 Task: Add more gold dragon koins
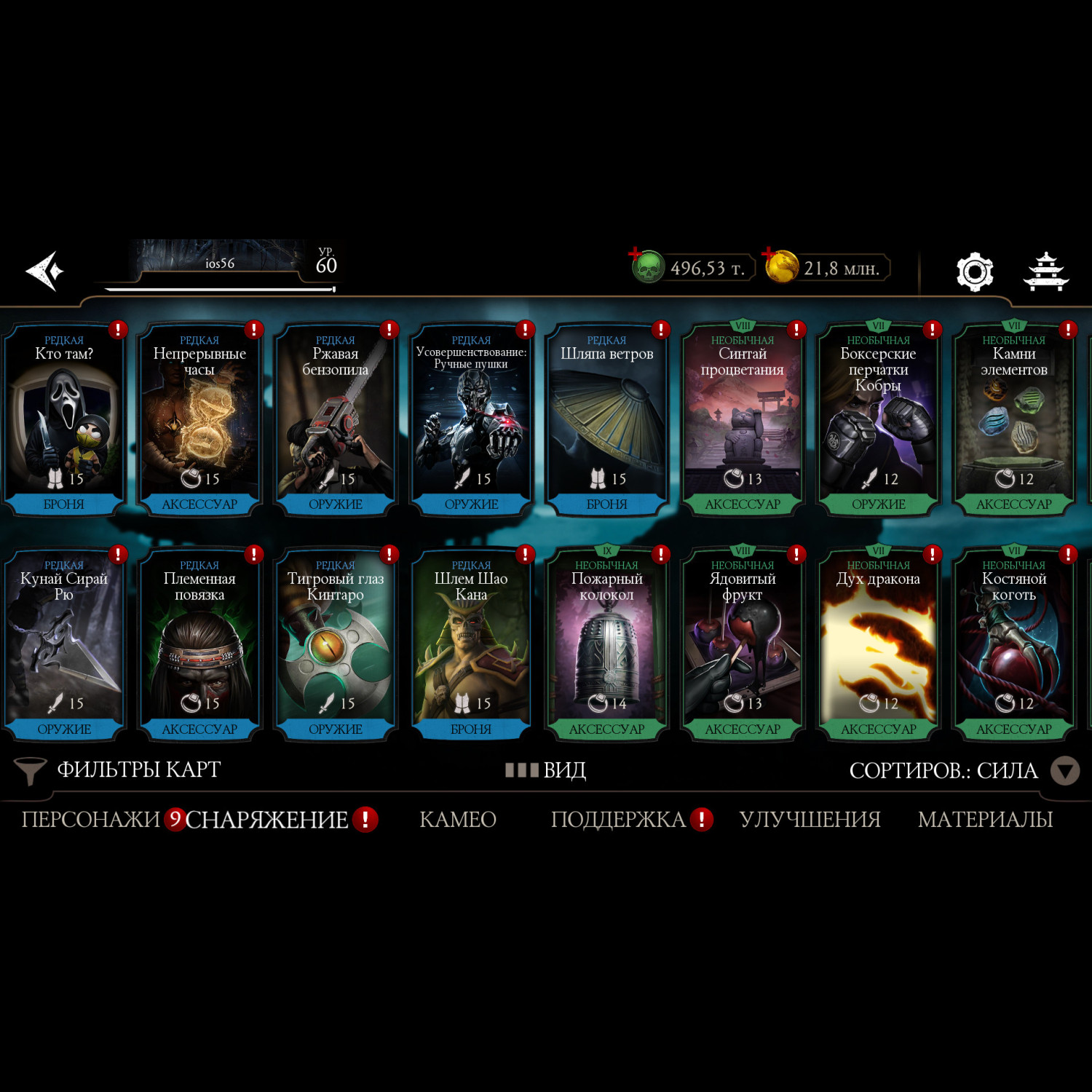780,266
